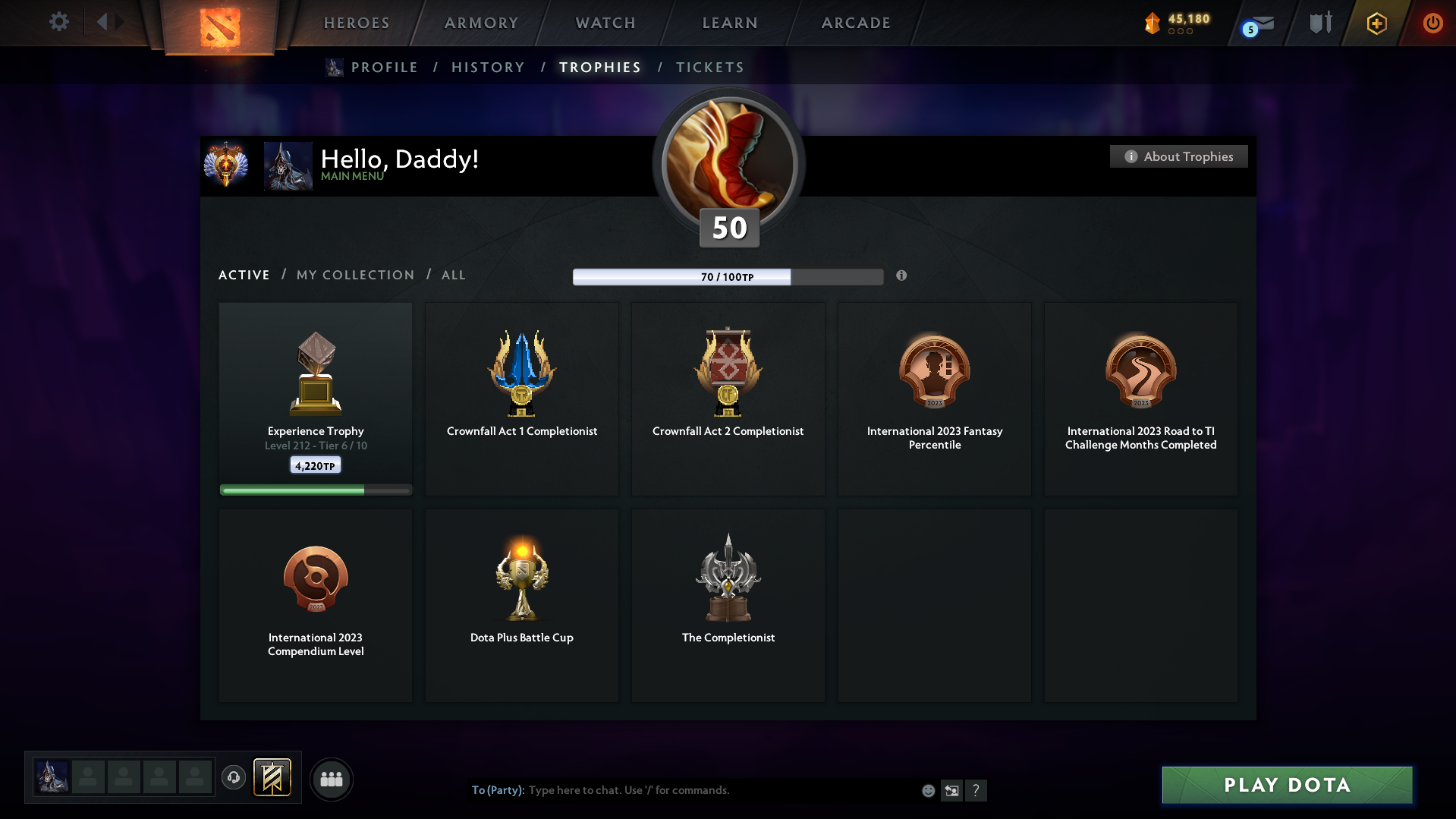Click the power exit icon in top right

1432,23
